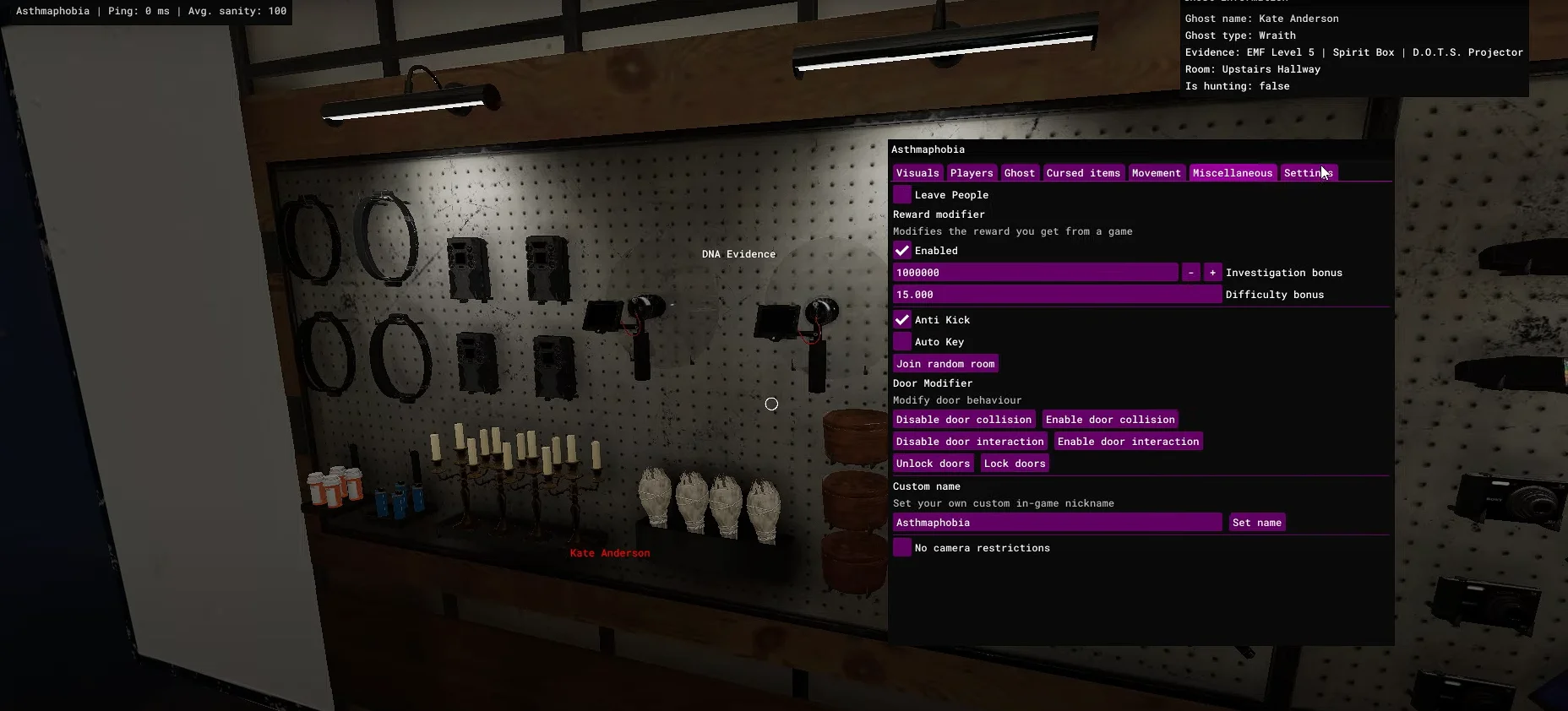Click the Set name button

pyautogui.click(x=1256, y=523)
